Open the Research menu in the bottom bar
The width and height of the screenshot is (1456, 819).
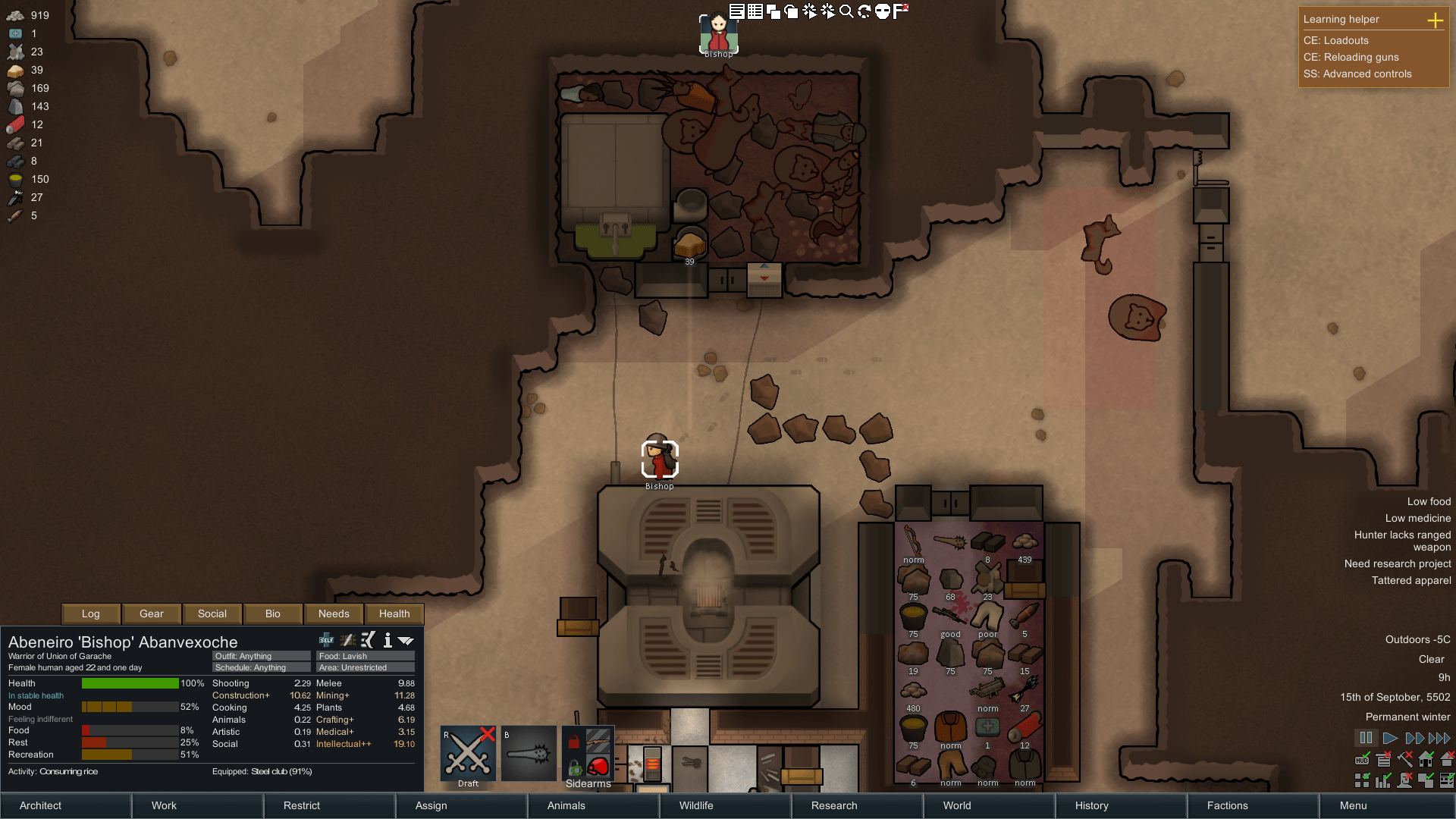(833, 805)
